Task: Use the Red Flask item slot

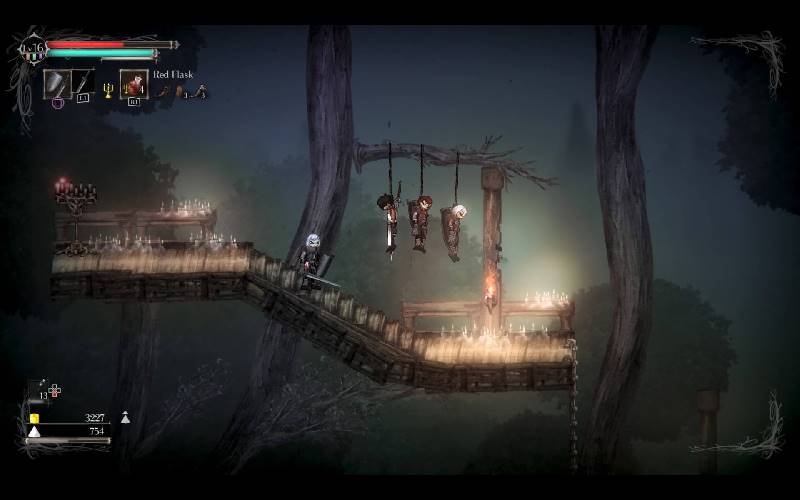Action: pyautogui.click(x=133, y=84)
